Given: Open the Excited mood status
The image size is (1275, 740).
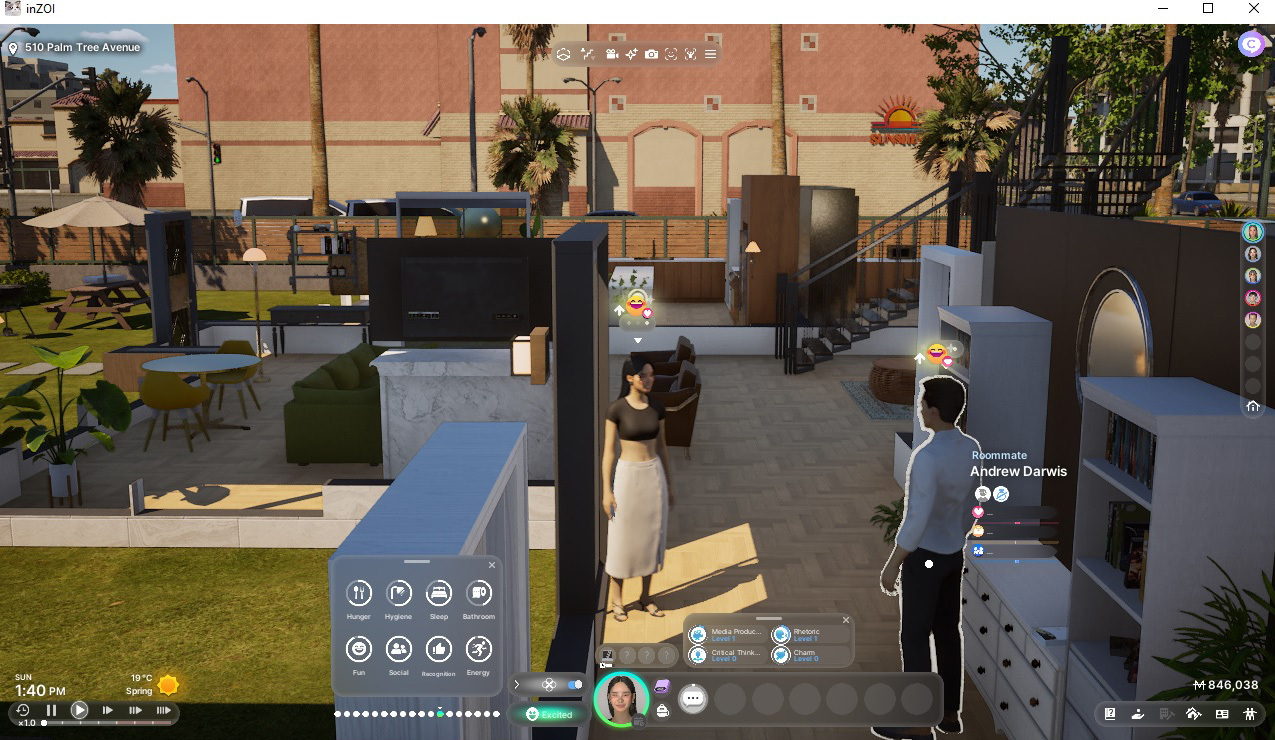Looking at the screenshot, I should (548, 714).
